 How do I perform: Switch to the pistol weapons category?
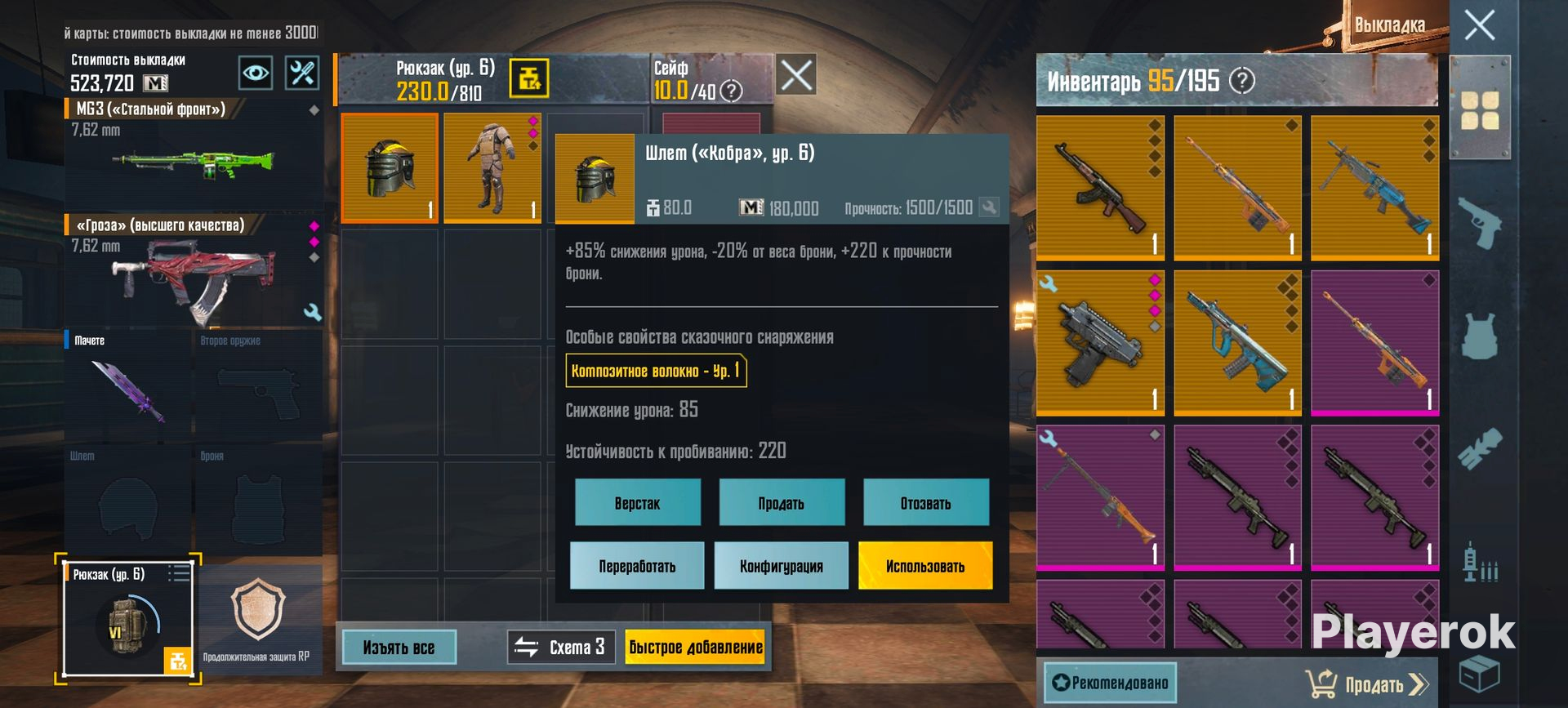pyautogui.click(x=1479, y=222)
